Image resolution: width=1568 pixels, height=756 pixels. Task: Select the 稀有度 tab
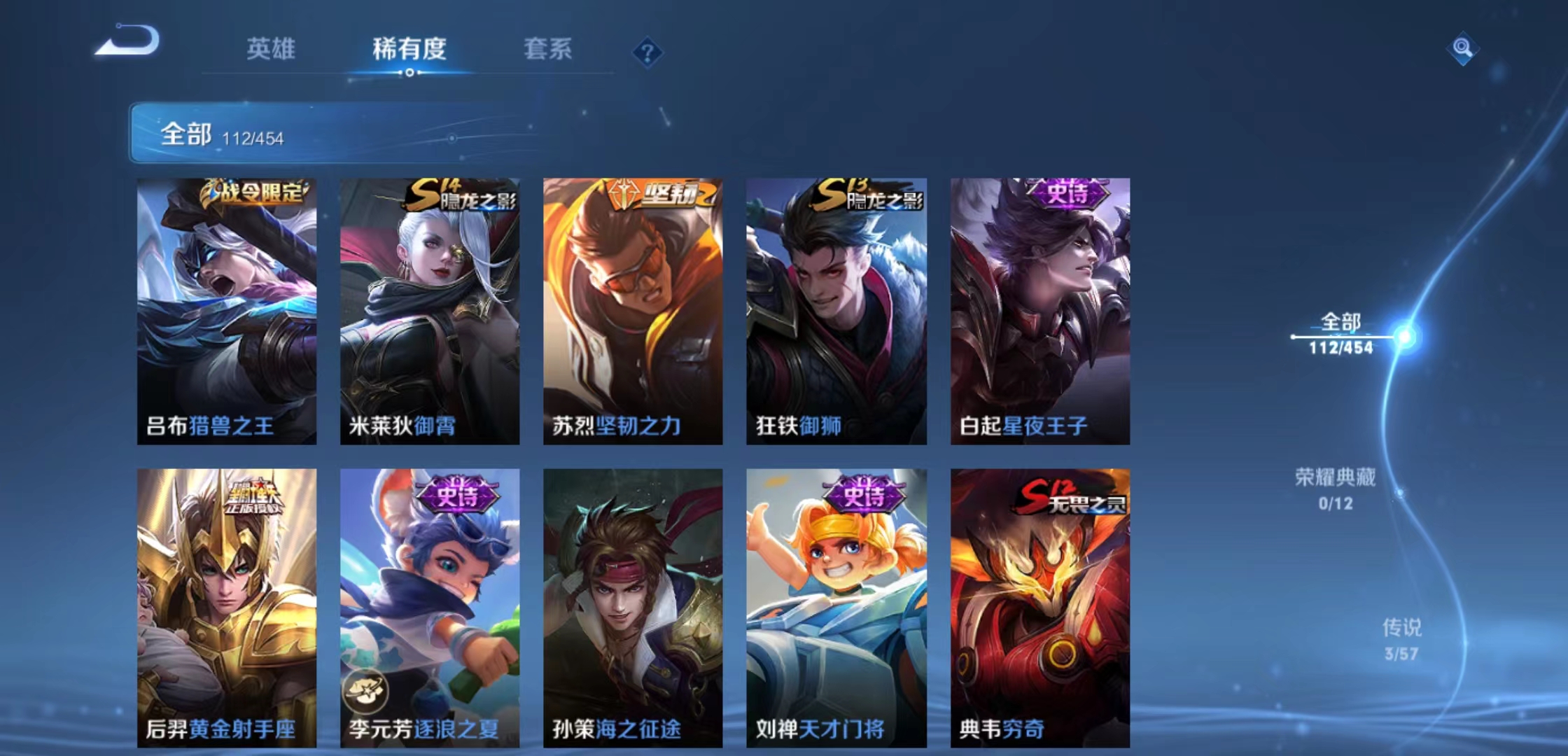click(x=409, y=49)
